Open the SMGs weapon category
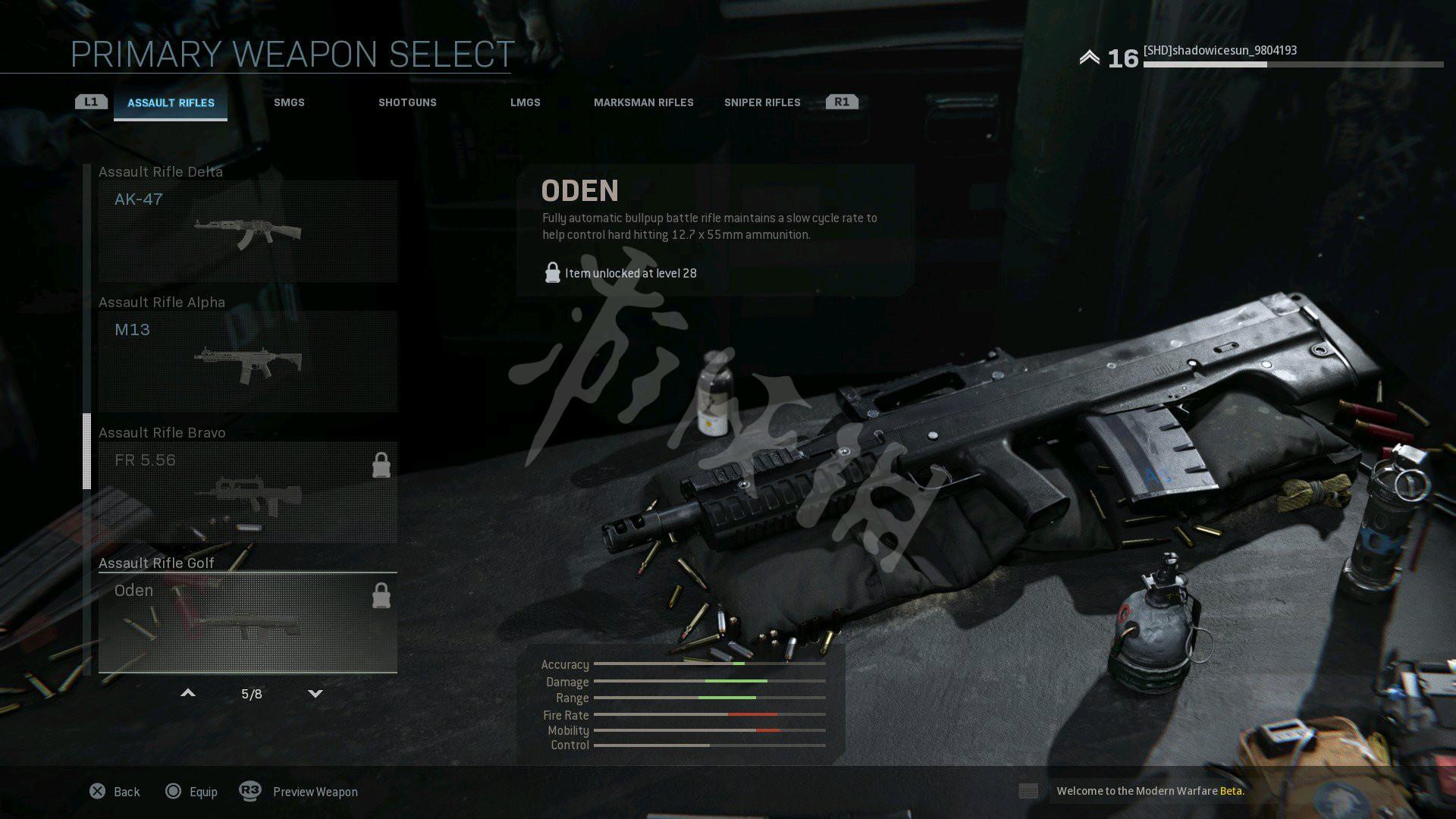The image size is (1456, 819). 289,103
